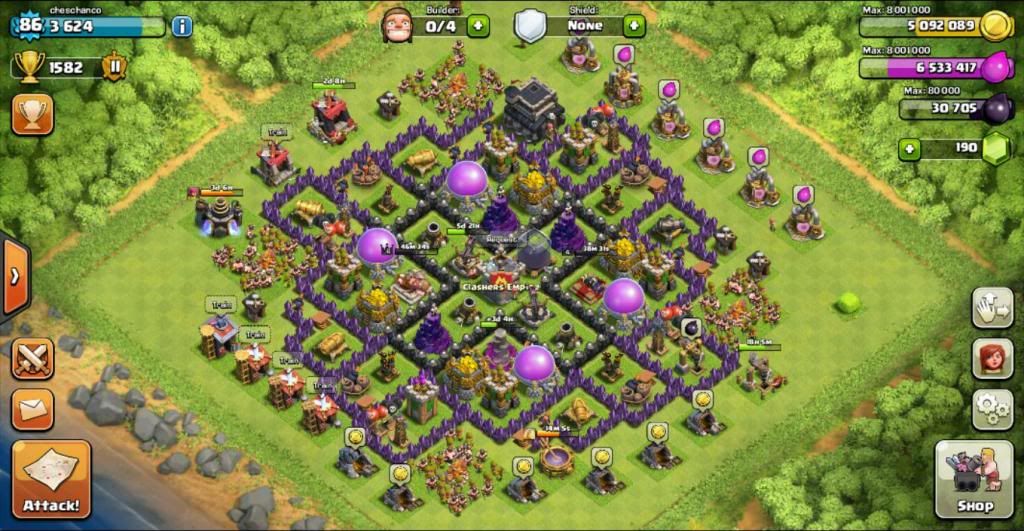Screen dimensions: 1024x531
Task: Show player info with the blue i button
Action: coord(182,26)
